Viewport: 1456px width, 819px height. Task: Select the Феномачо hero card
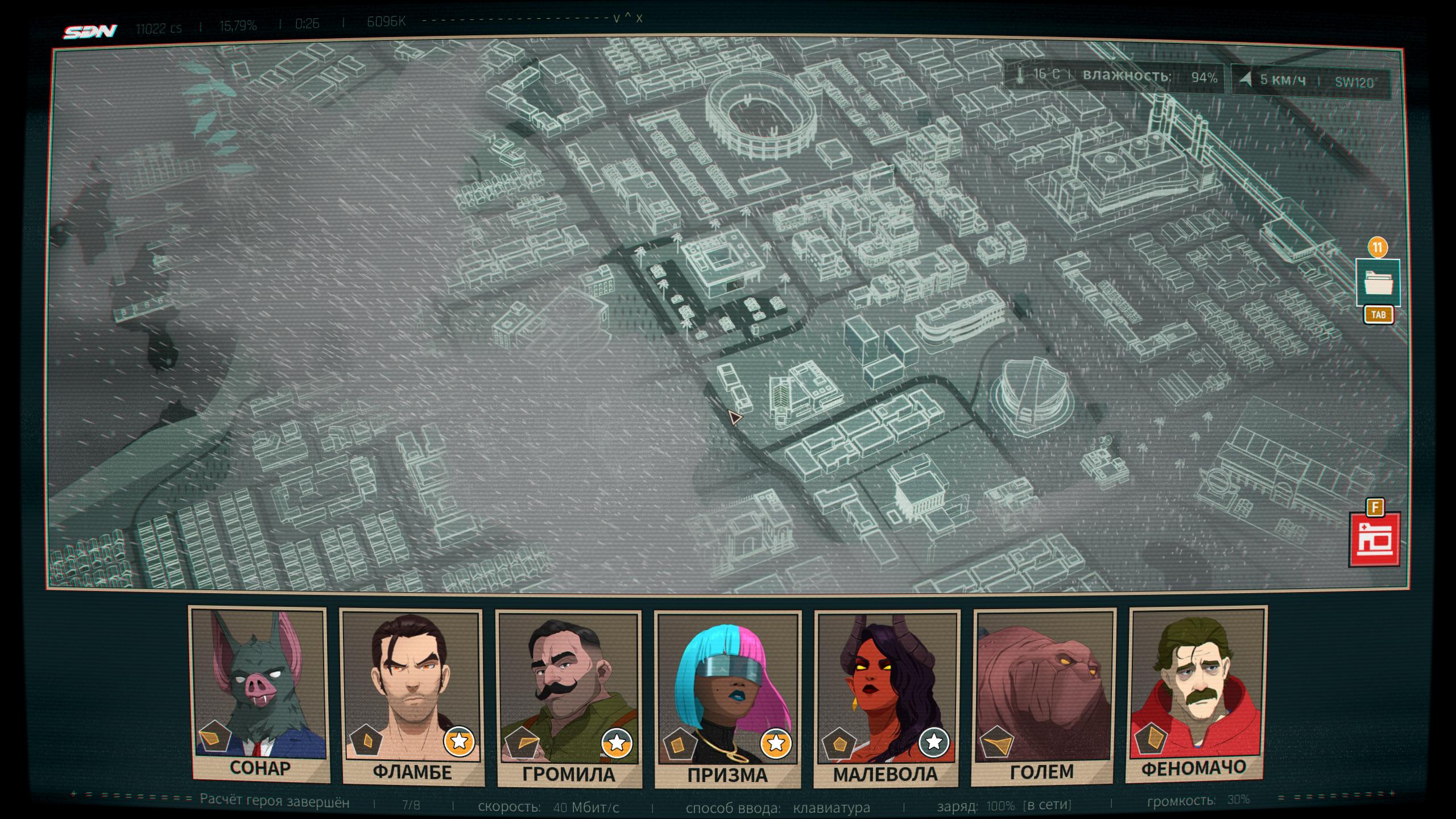(1196, 694)
